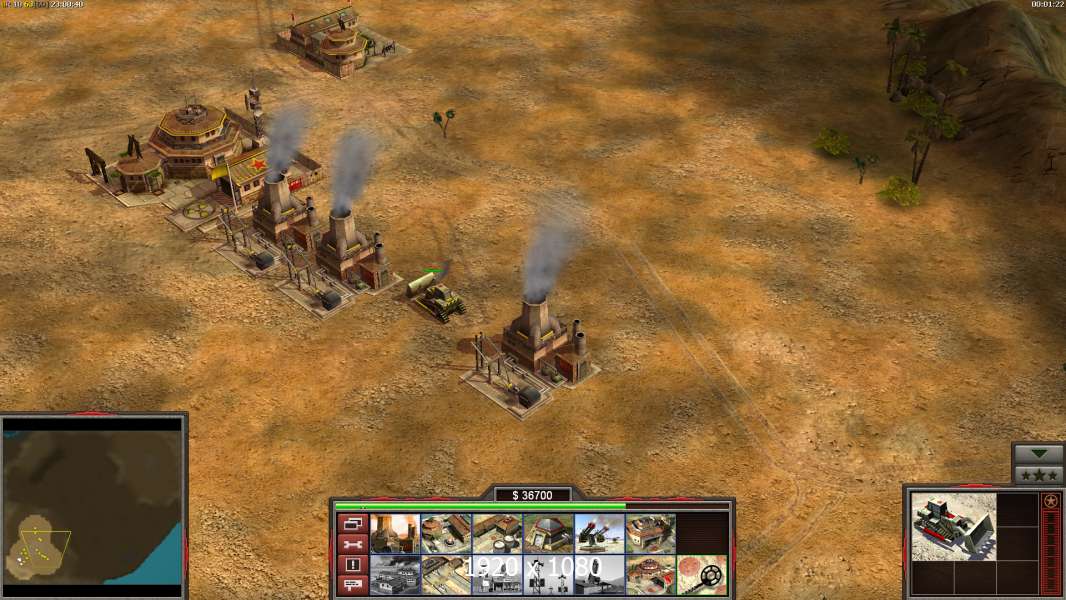
Task: Select the Bunker build icon
Action: pyautogui.click(x=548, y=534)
